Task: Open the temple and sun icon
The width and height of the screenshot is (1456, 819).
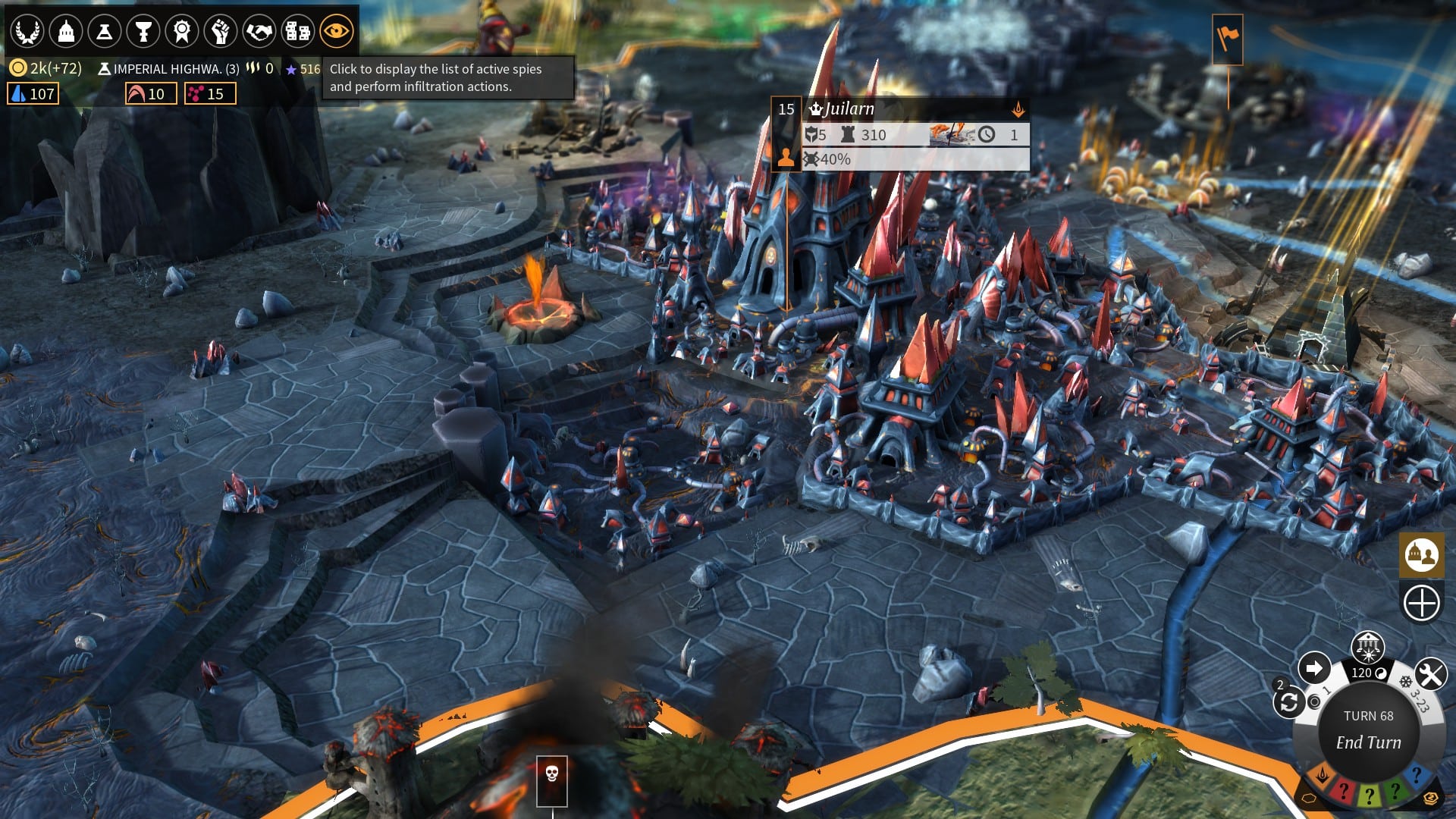Action: coord(1367,647)
